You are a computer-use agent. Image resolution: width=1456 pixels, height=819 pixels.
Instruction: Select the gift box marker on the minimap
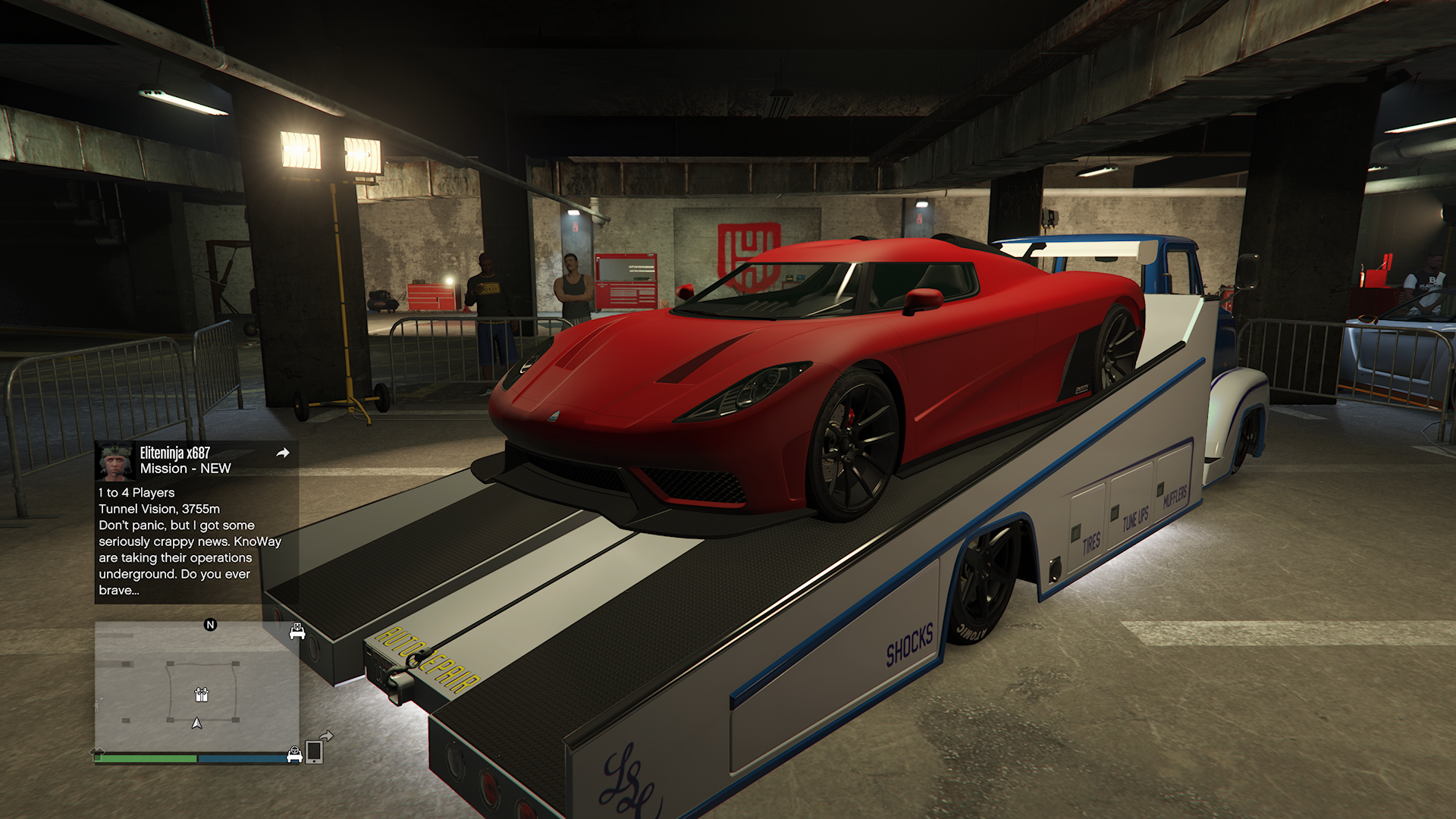[x=201, y=694]
